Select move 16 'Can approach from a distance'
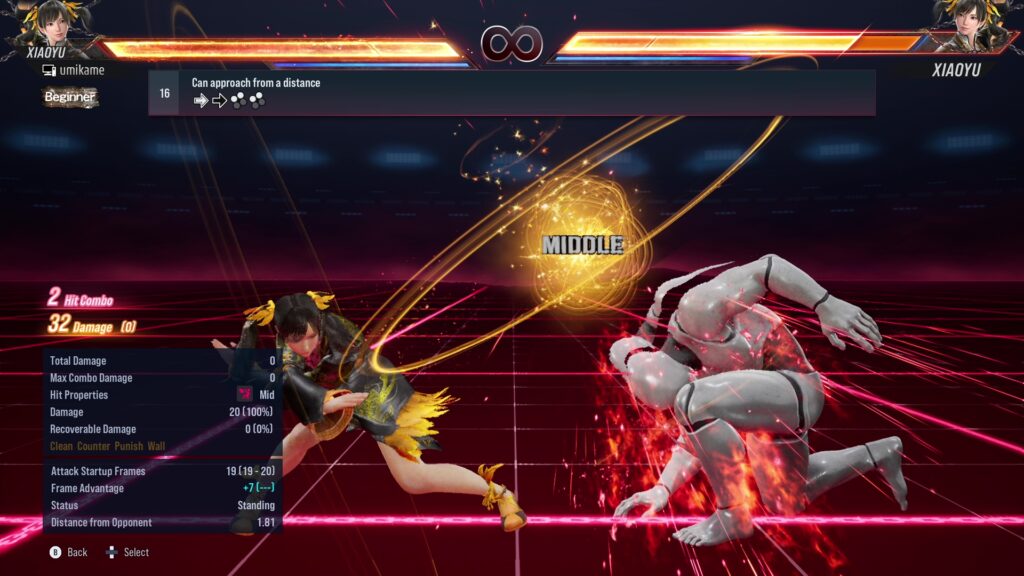 pyautogui.click(x=511, y=92)
